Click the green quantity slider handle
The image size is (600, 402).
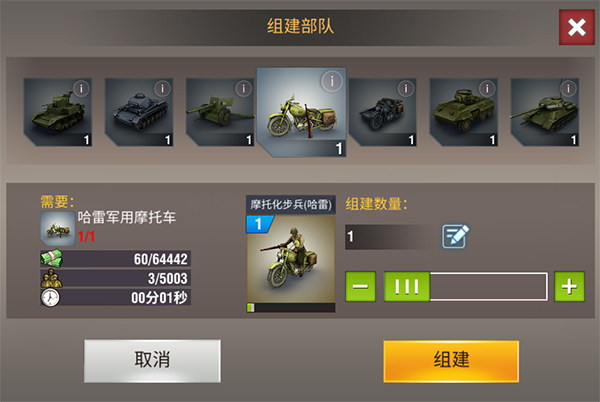pyautogui.click(x=407, y=287)
